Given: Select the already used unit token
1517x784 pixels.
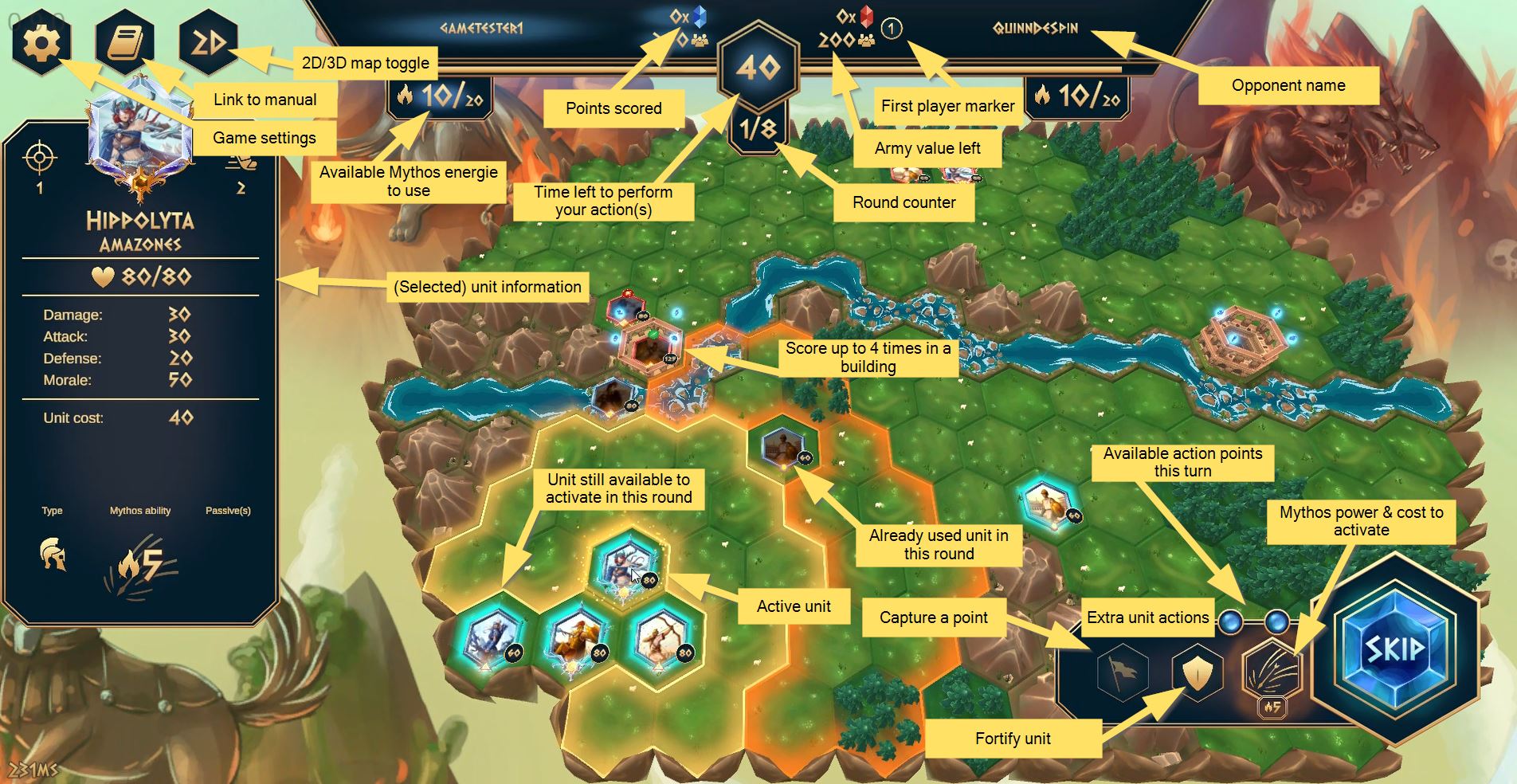Looking at the screenshot, I should [784, 448].
